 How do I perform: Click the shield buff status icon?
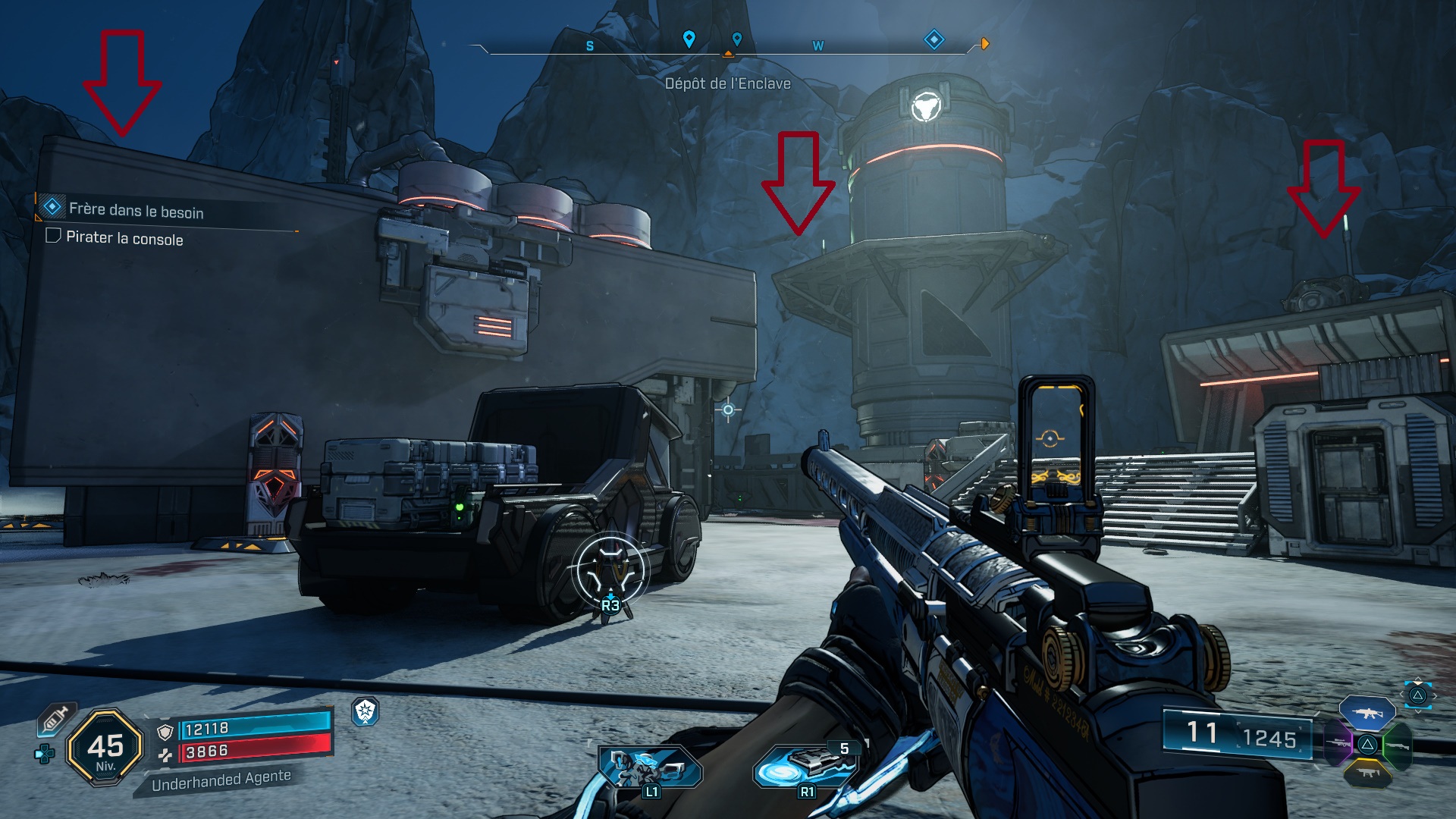click(366, 711)
